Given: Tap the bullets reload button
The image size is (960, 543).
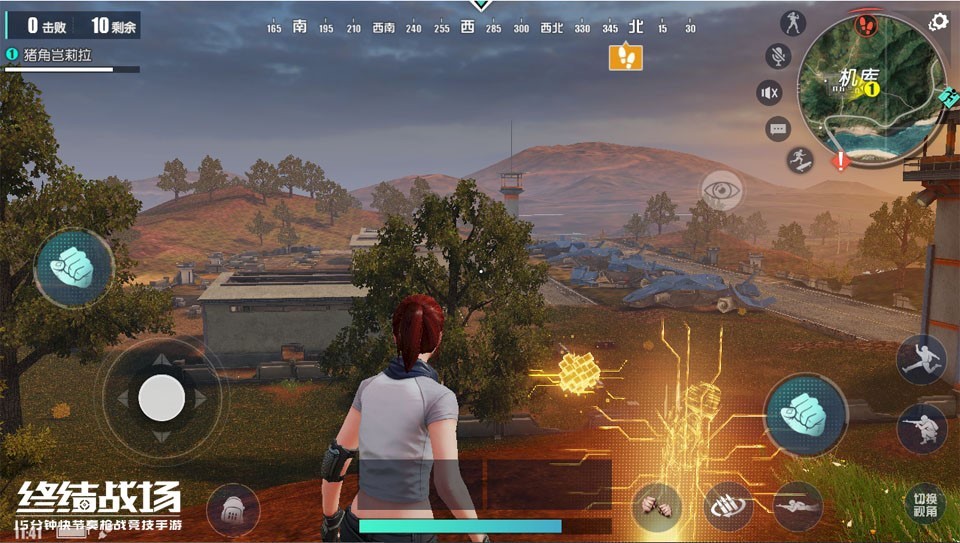Looking at the screenshot, I should point(729,506).
